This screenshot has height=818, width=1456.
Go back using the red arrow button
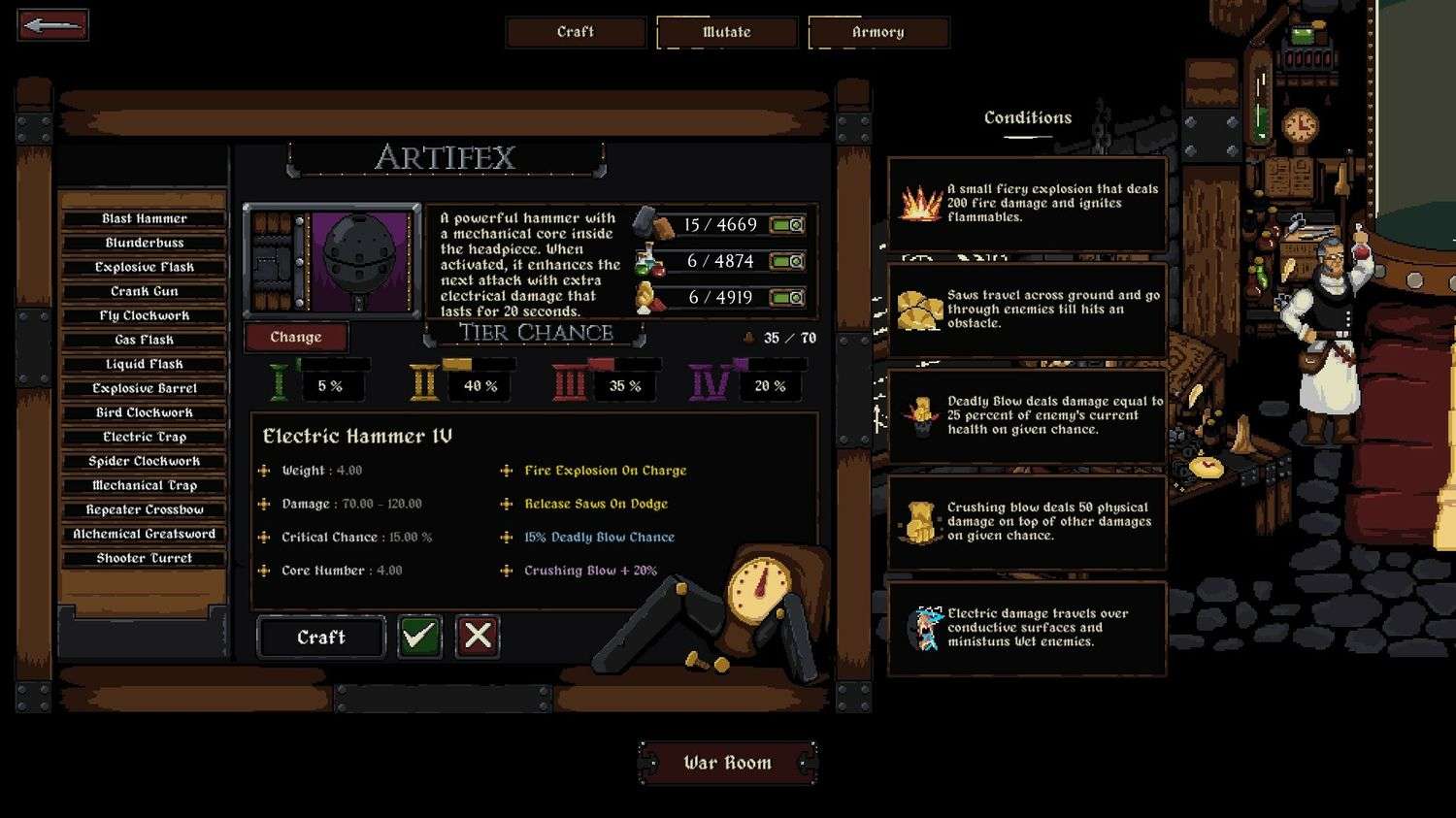(52, 25)
